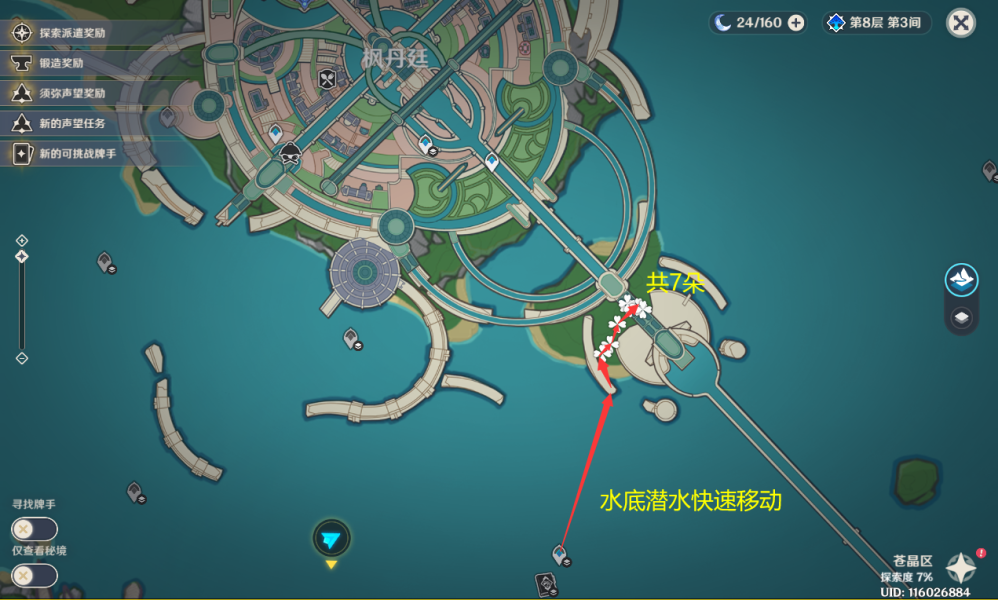The width and height of the screenshot is (998, 600).
Task: Select the black-hat character icon marker in 枫丹廷
Action: tap(290, 153)
